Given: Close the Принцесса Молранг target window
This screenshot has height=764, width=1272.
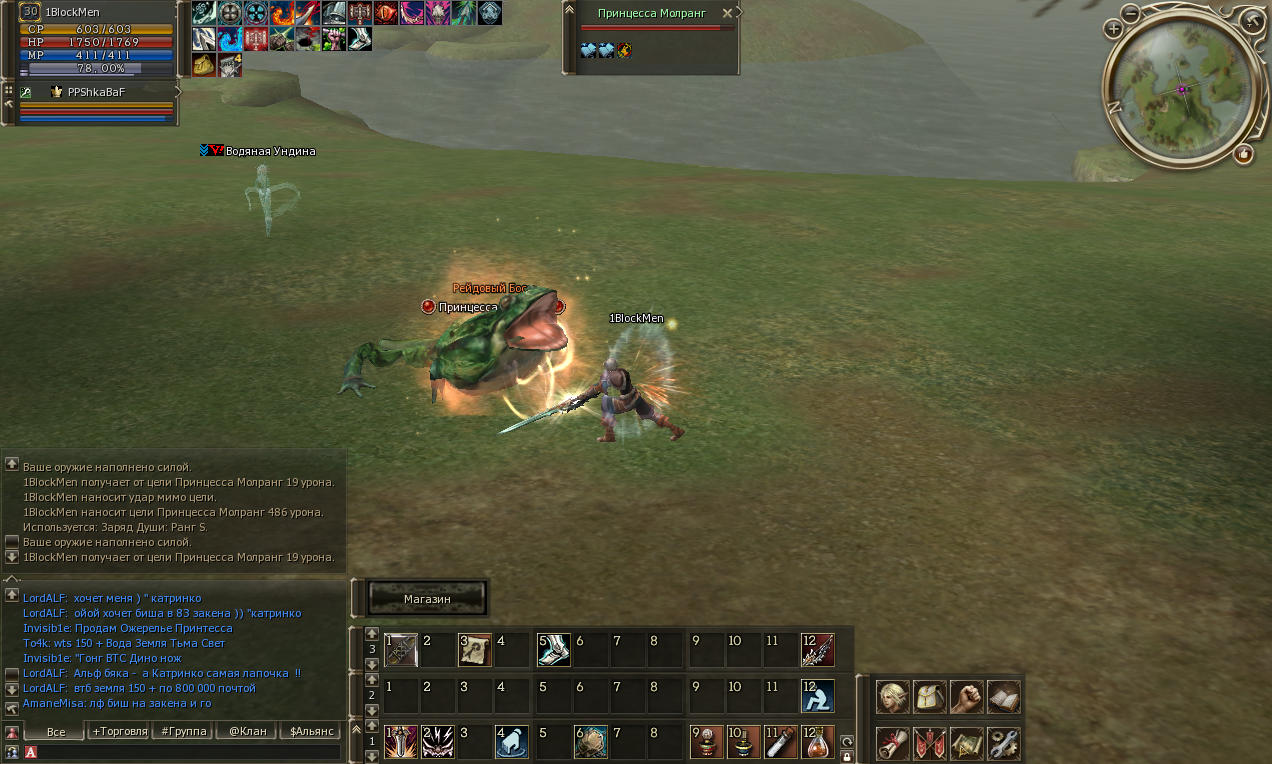Looking at the screenshot, I should point(727,14).
